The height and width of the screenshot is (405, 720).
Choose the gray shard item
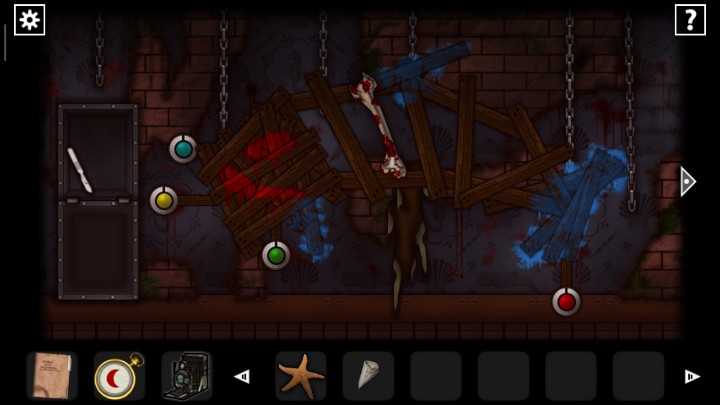pos(367,376)
